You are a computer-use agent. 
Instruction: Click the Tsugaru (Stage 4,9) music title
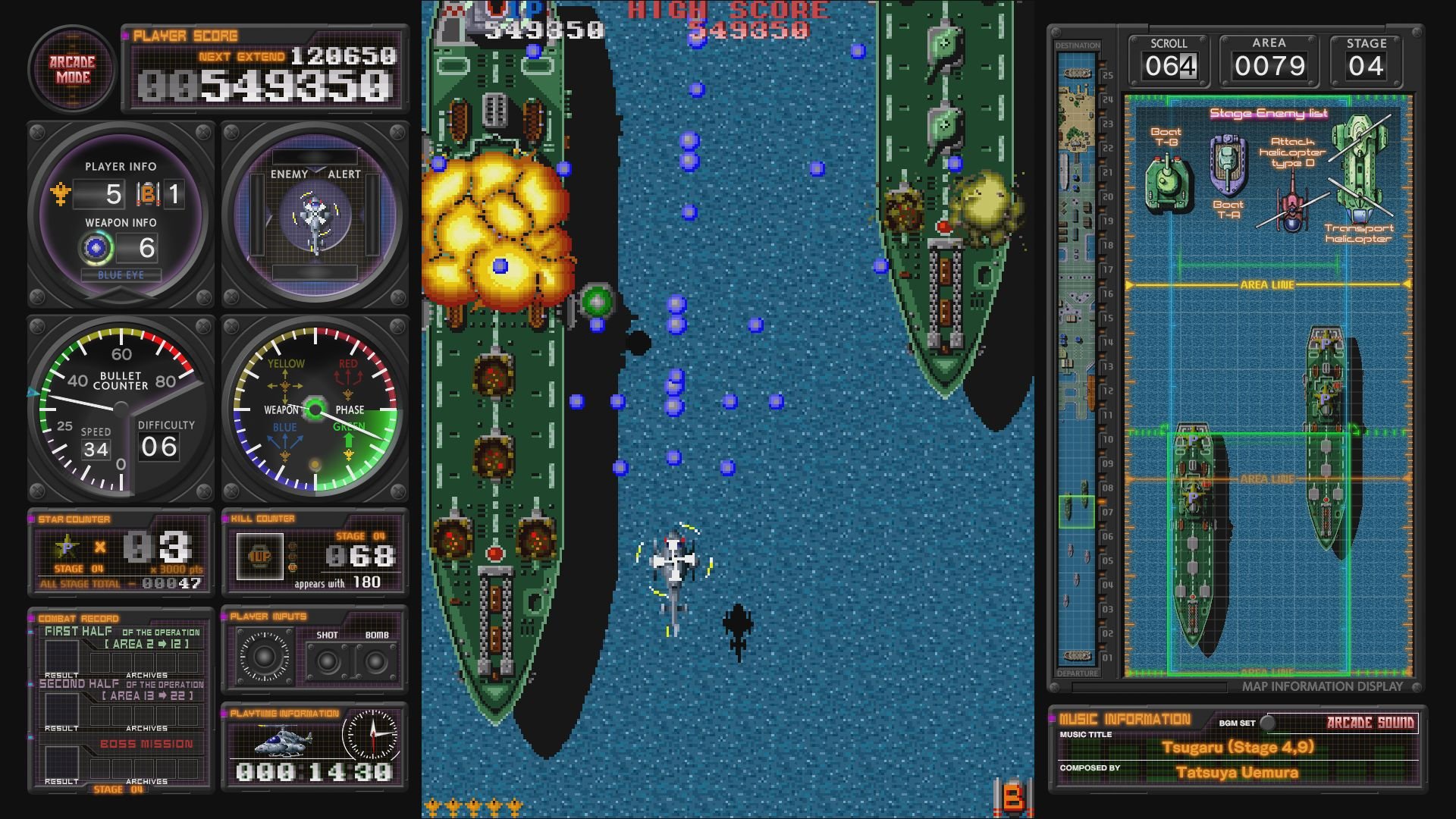[x=1238, y=746]
